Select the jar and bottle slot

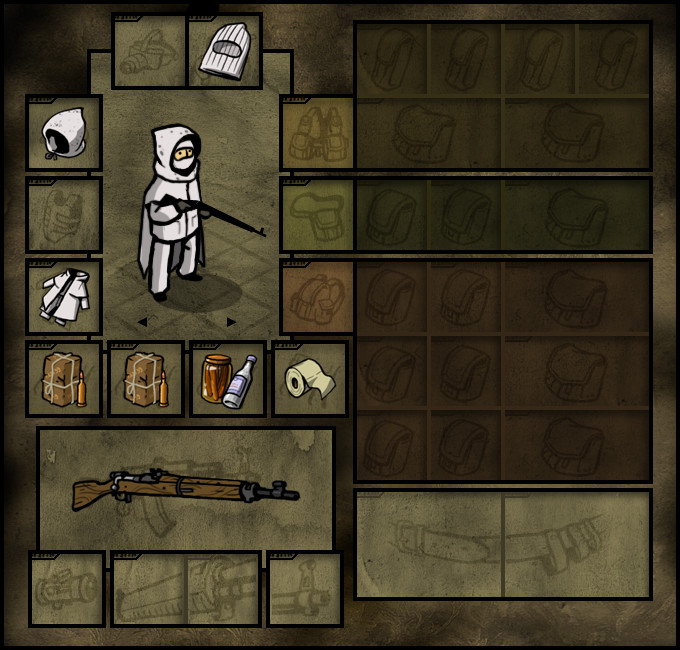228,379
